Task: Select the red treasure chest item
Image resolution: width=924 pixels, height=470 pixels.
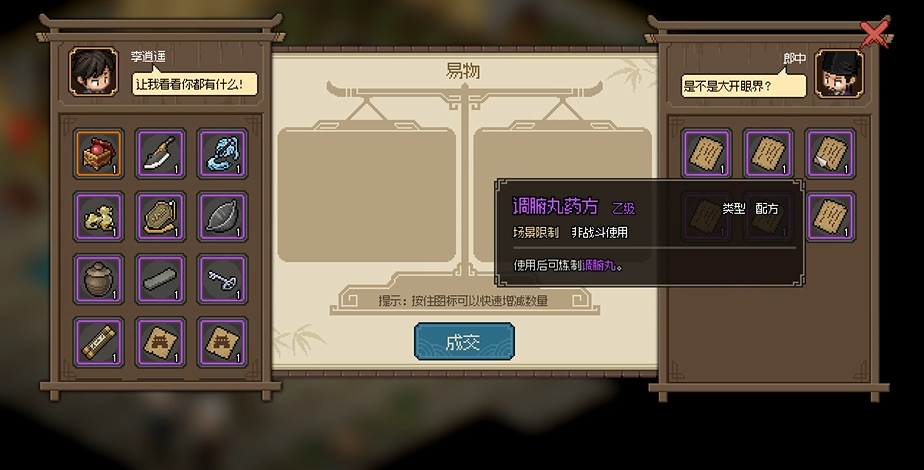Action: tap(99, 153)
